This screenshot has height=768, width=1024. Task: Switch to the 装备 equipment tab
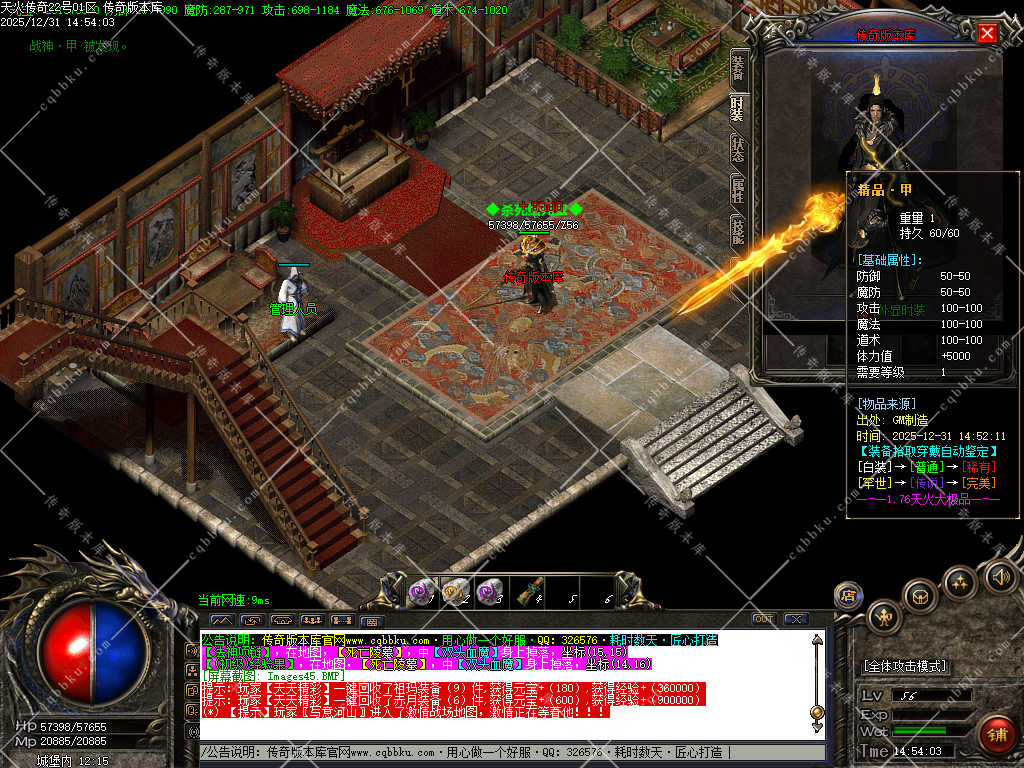(738, 67)
